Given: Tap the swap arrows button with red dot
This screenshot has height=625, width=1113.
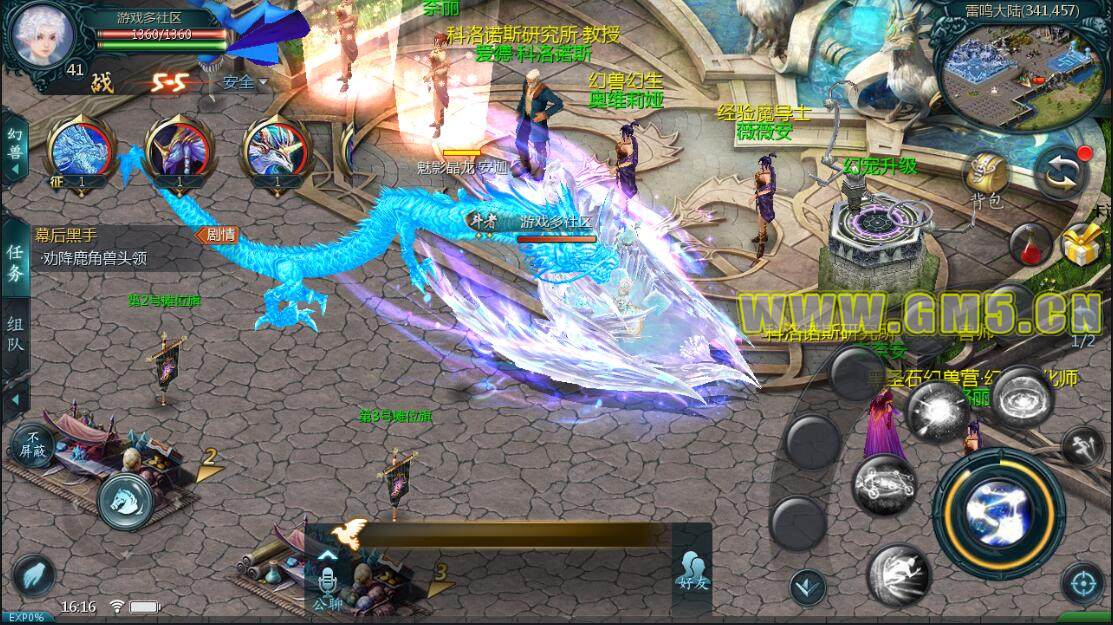Looking at the screenshot, I should [1061, 172].
